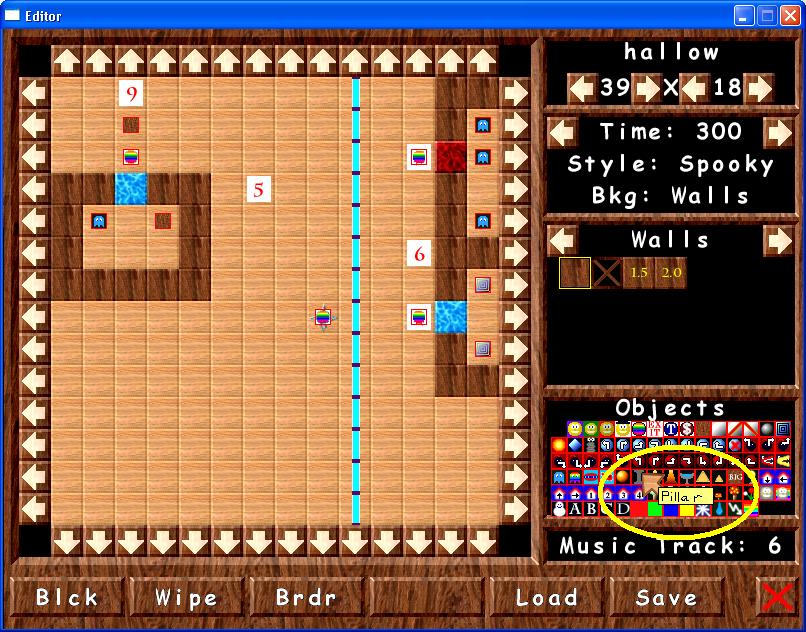Switch to the previous tile category from Walls

click(x=563, y=240)
